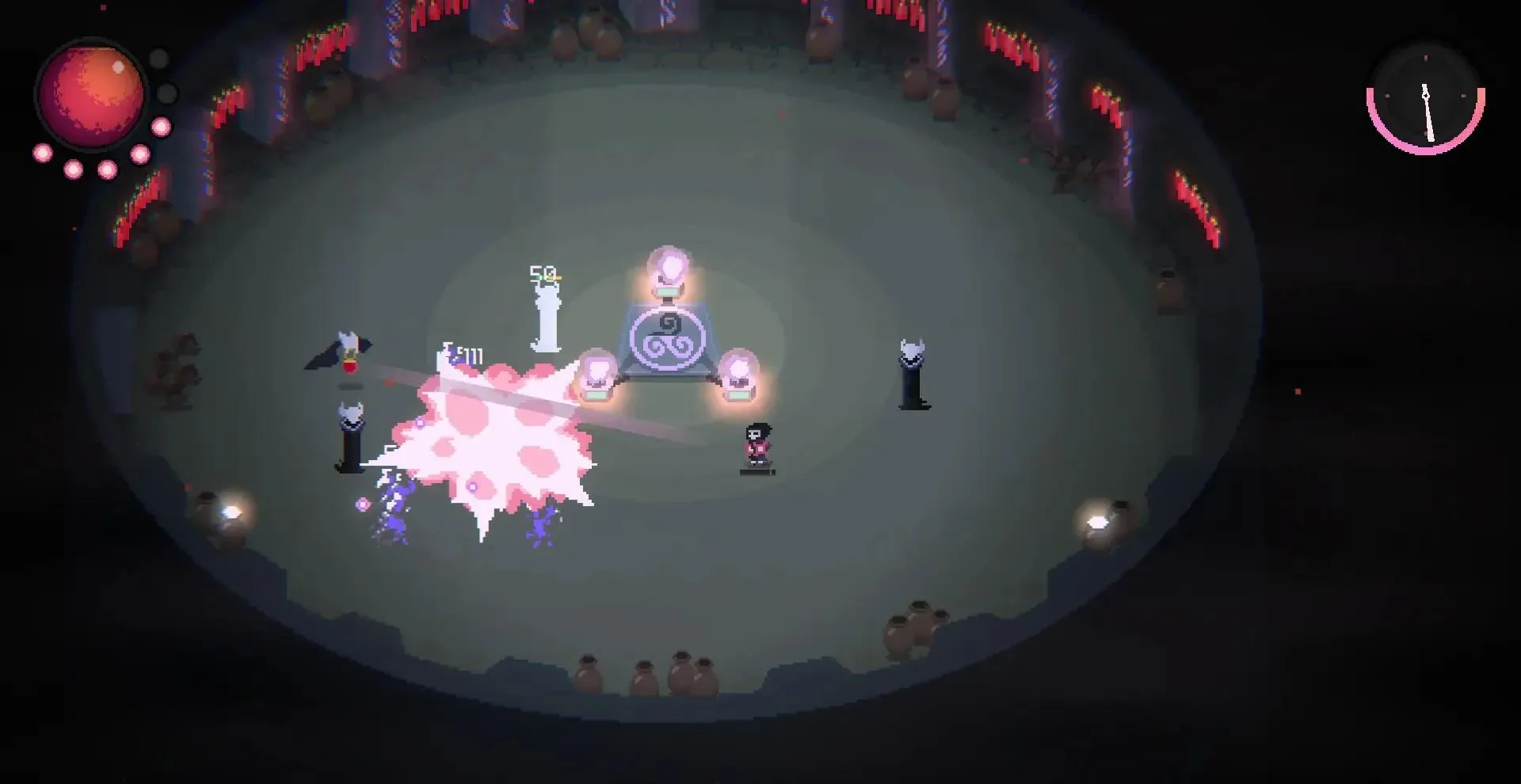The width and height of the screenshot is (1521, 784).
Task: Toggle the topmost unlit gray pip indicator
Action: click(158, 57)
